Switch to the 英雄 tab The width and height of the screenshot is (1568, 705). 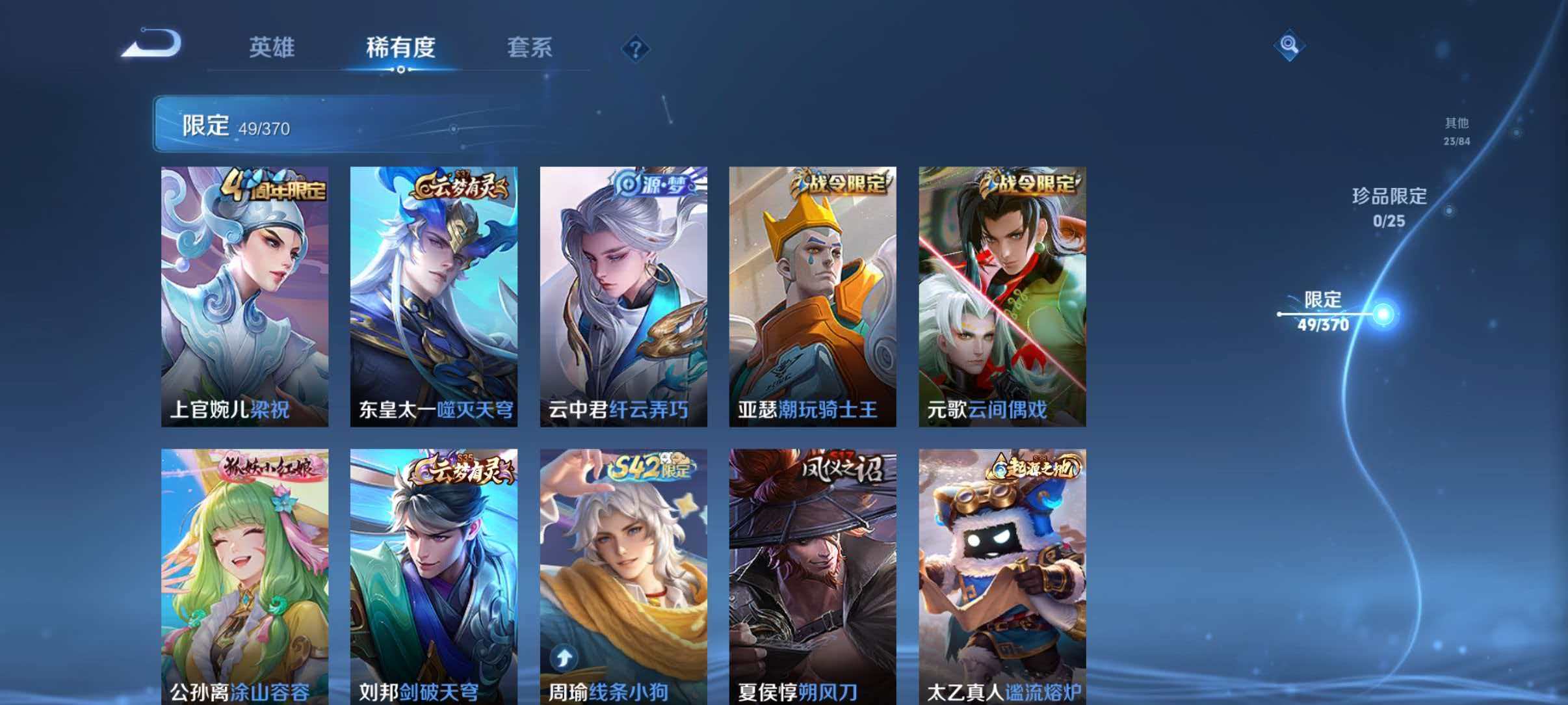[272, 47]
